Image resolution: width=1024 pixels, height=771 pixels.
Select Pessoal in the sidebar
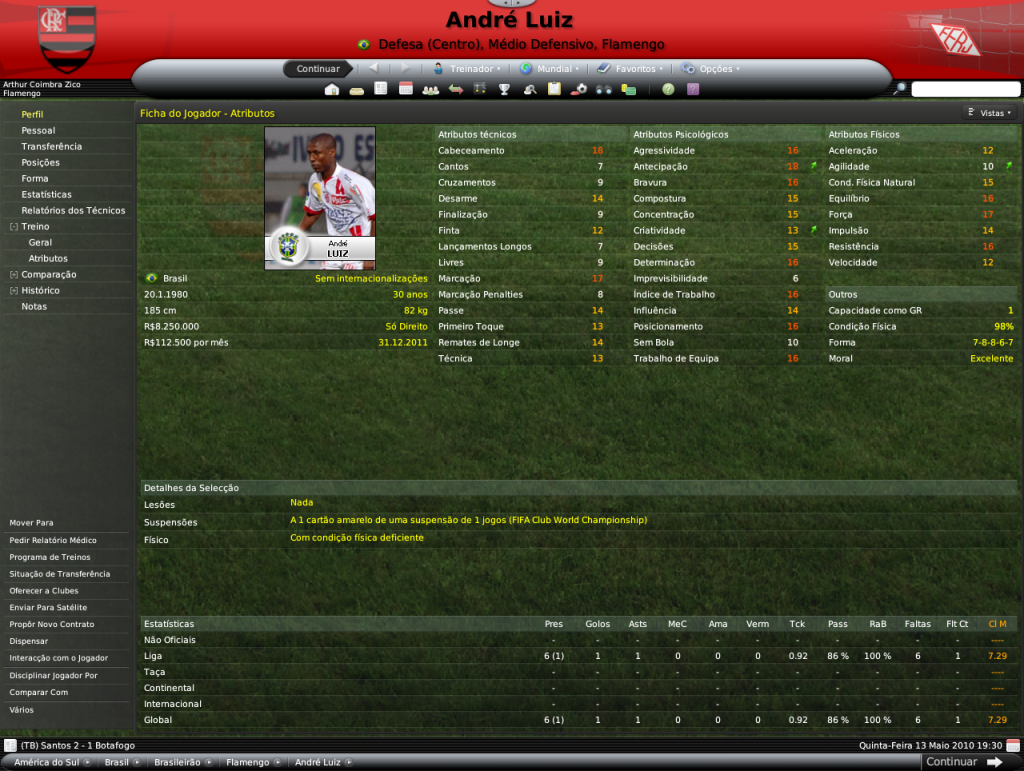pyautogui.click(x=38, y=130)
